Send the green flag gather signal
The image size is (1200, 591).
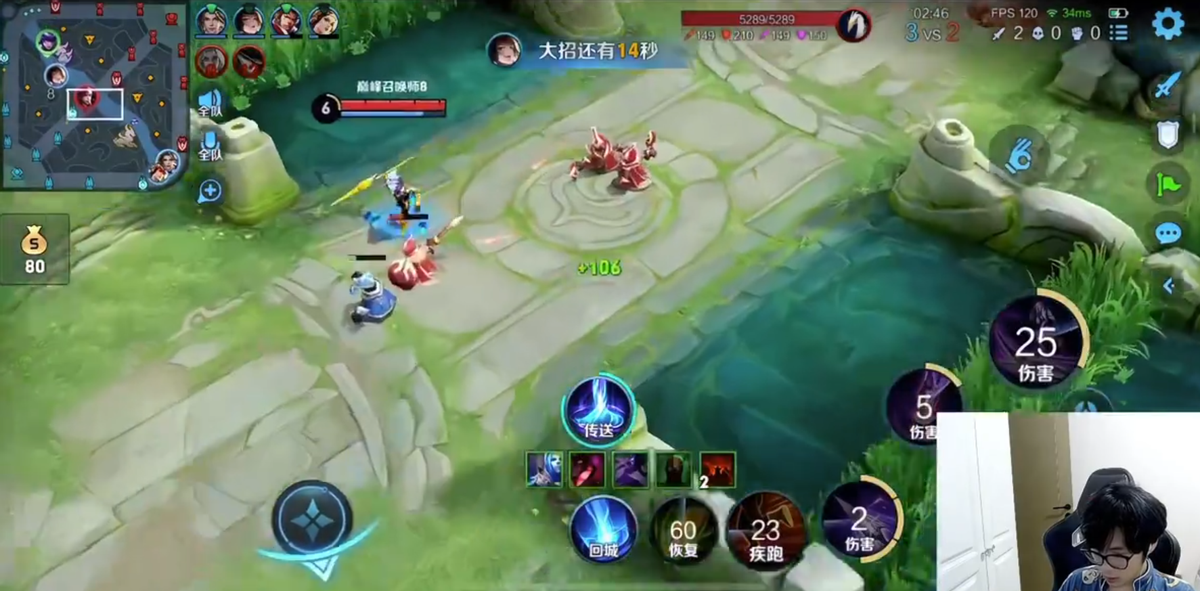tap(1168, 184)
